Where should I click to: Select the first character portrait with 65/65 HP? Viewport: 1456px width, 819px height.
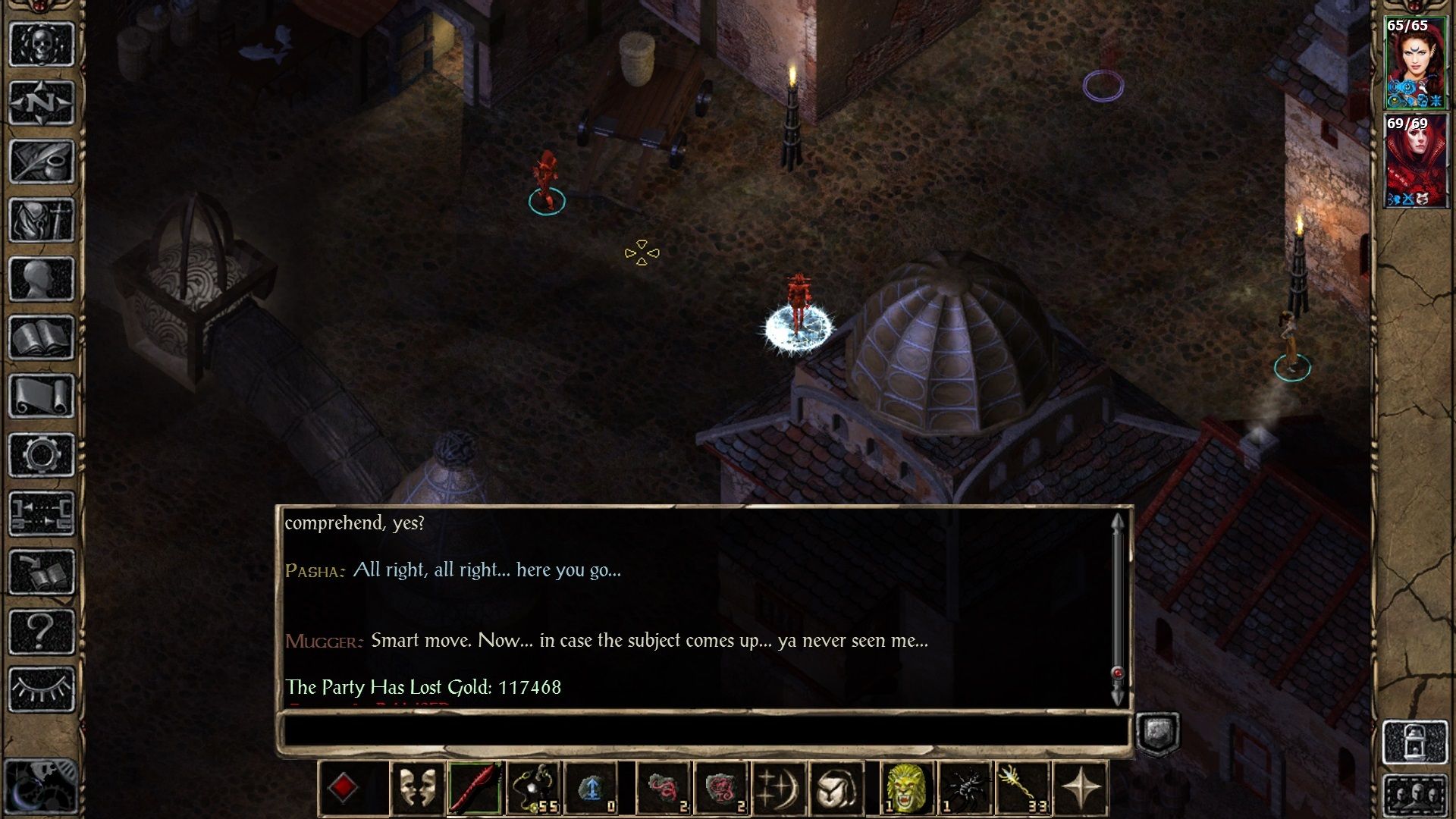1414,64
